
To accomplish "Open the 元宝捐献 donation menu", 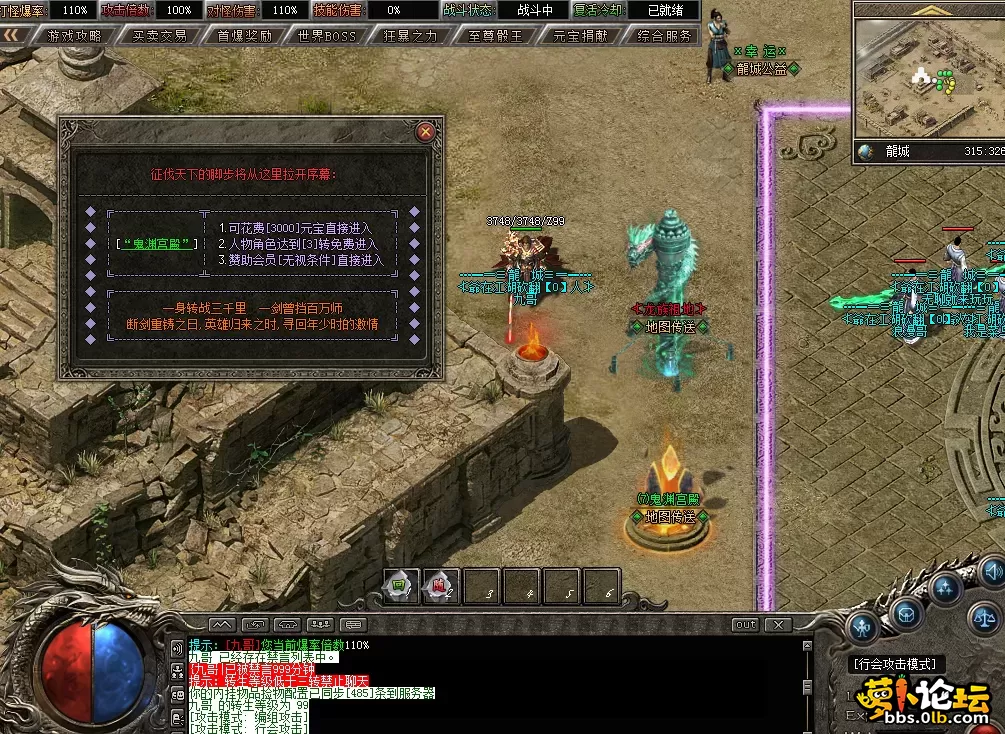I will pos(579,36).
